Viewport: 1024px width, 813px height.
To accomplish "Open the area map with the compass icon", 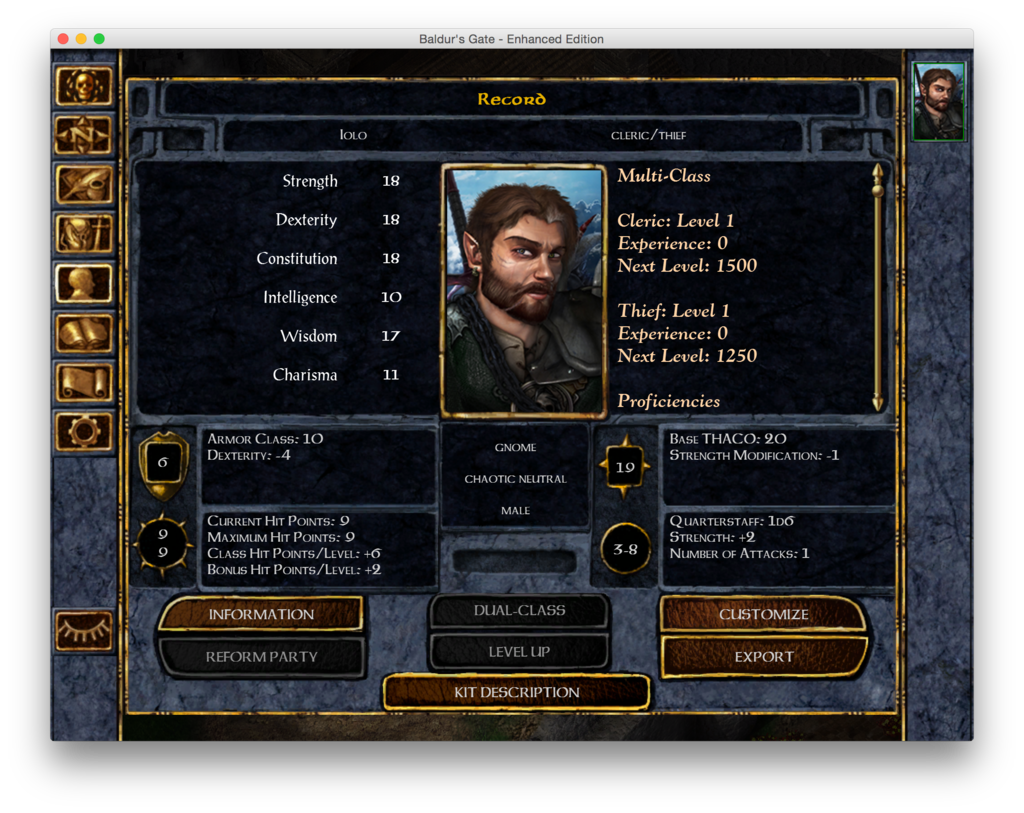I will tap(83, 135).
